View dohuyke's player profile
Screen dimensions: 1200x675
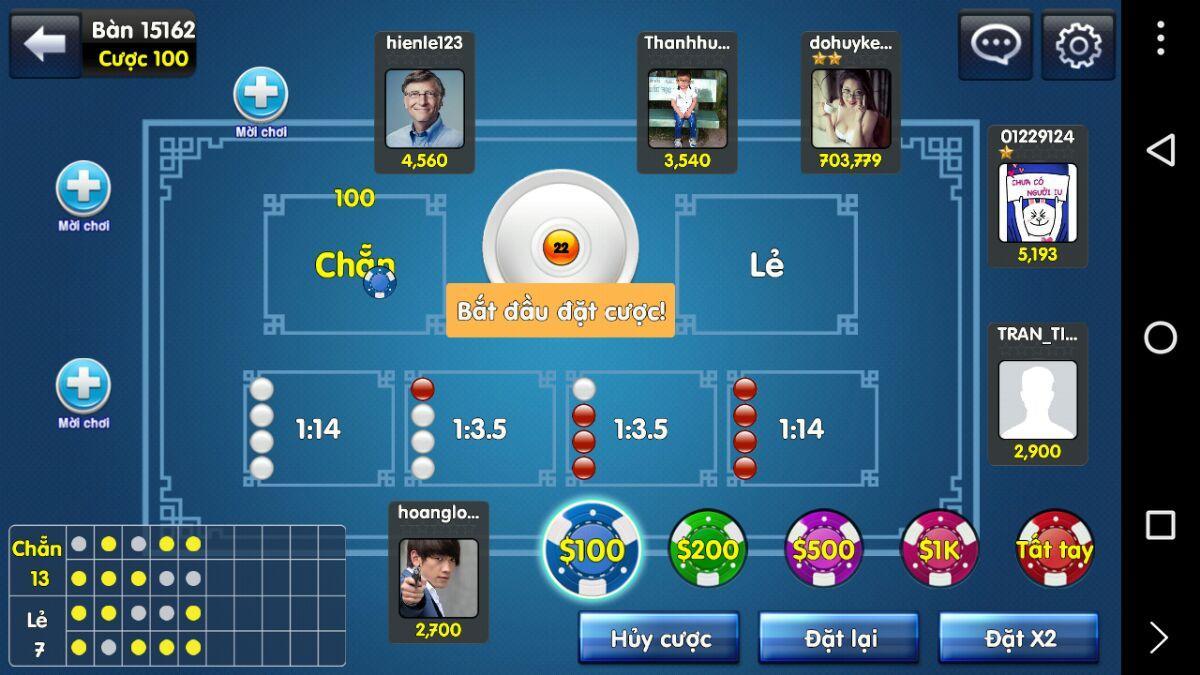(851, 108)
